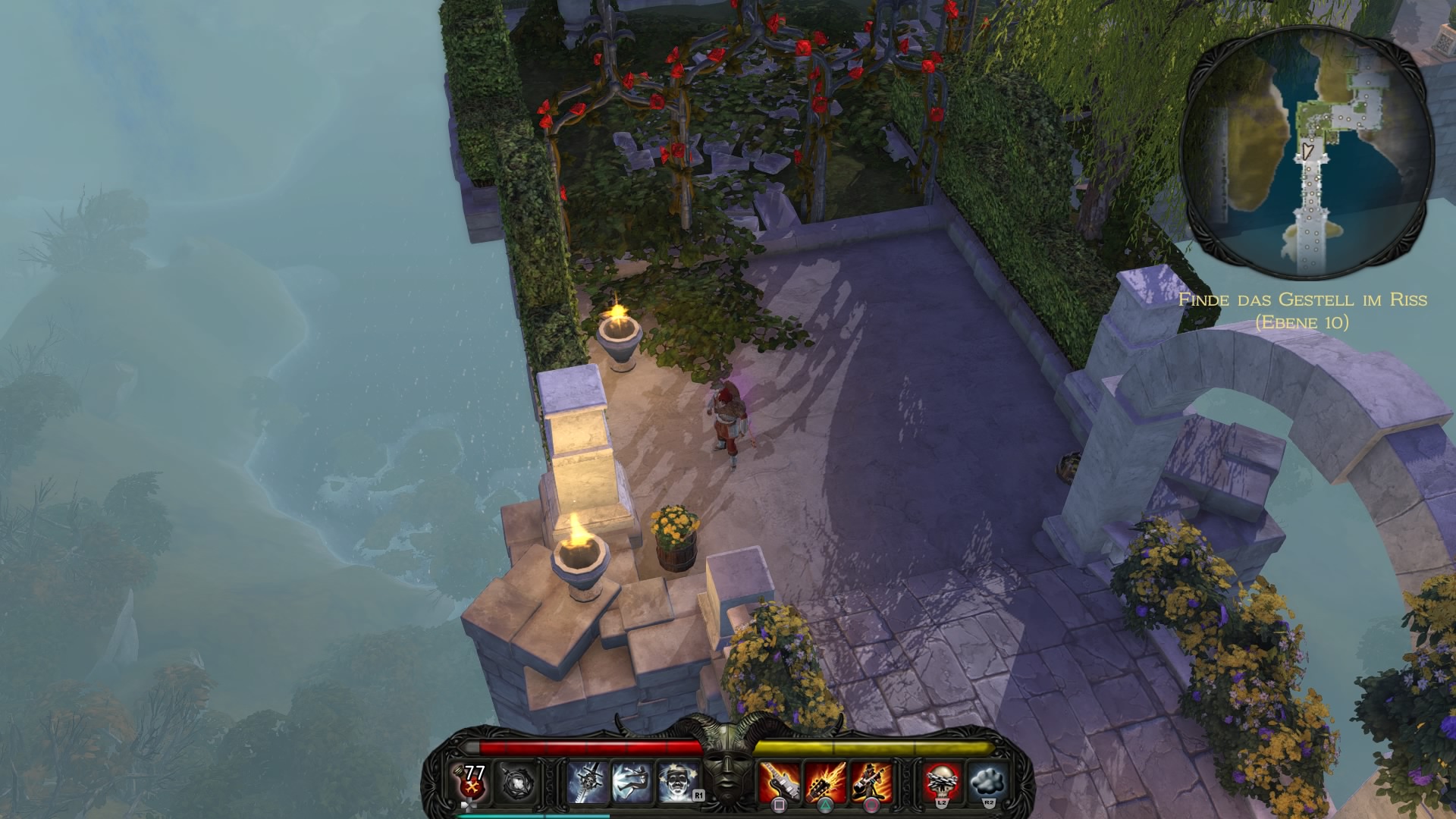The width and height of the screenshot is (1456, 819).
Task: Cast the dazed face with stars skill
Action: pos(676,783)
